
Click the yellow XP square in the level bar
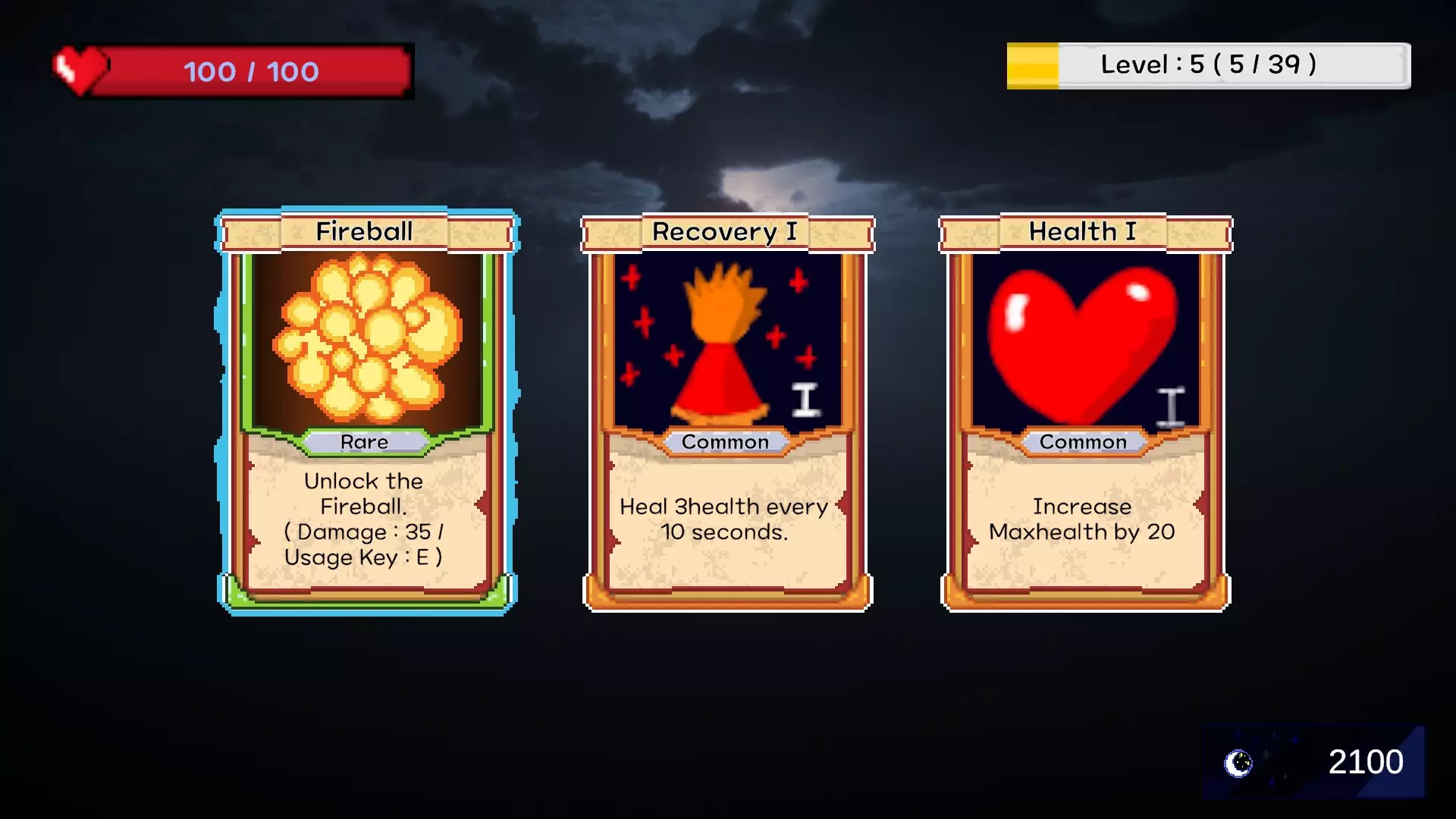pos(1031,66)
